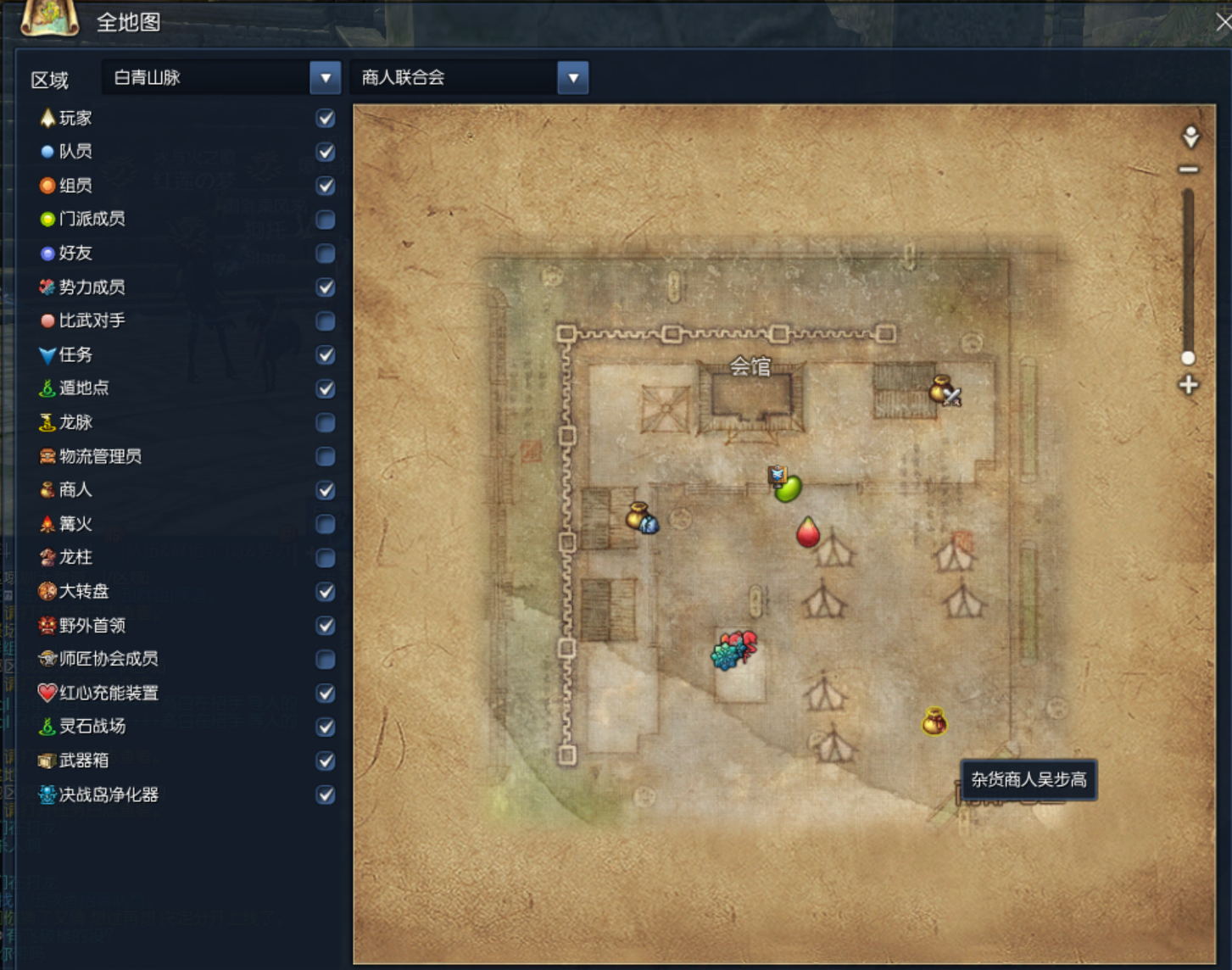Uncheck the 玩家 filter checkbox
The width and height of the screenshot is (1232, 970).
pyautogui.click(x=325, y=118)
